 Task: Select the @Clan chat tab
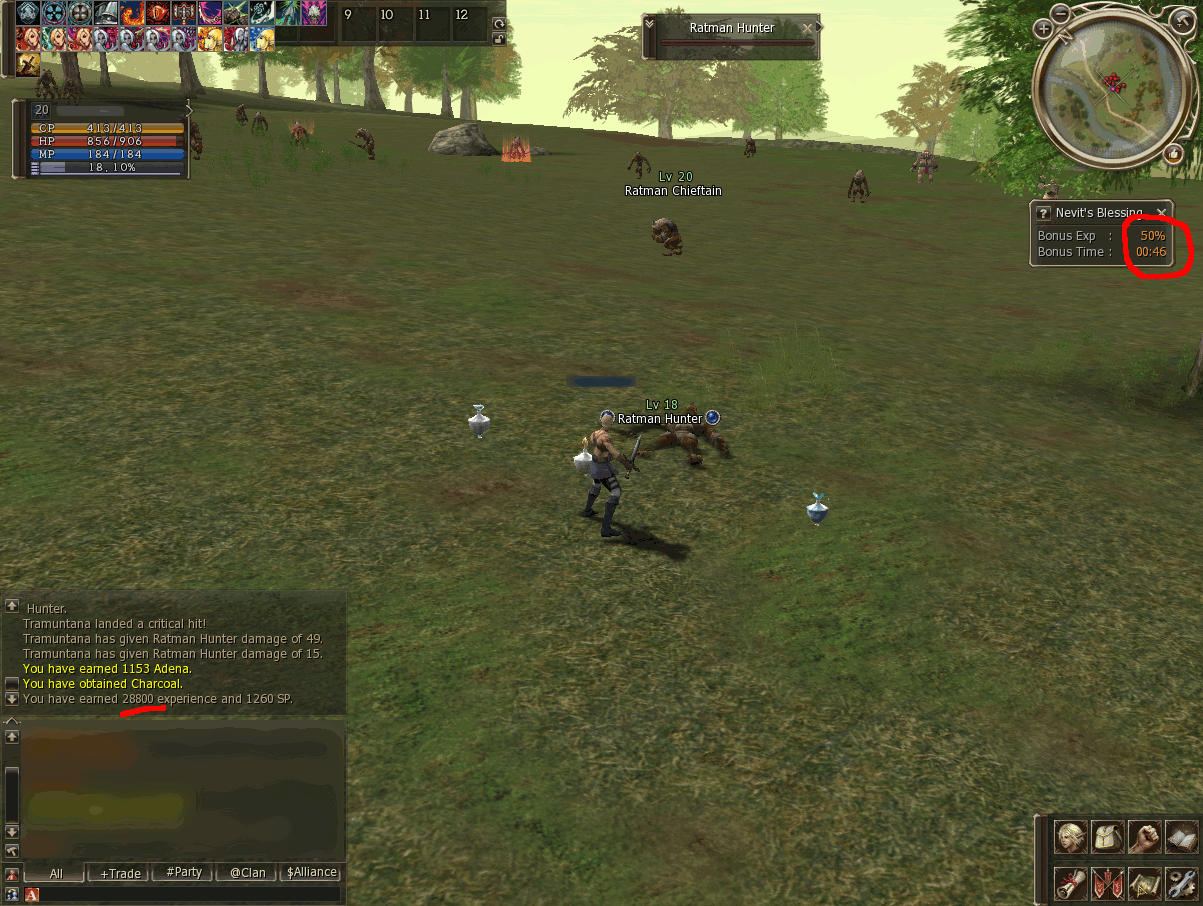pos(248,873)
